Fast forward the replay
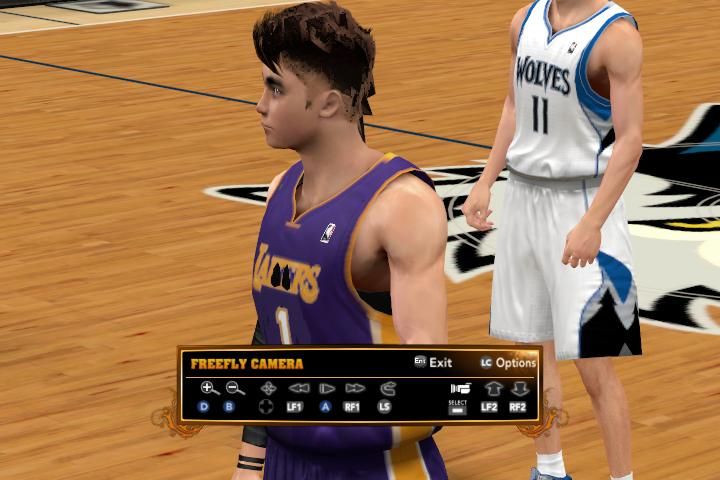The image size is (720, 480). click(354, 388)
